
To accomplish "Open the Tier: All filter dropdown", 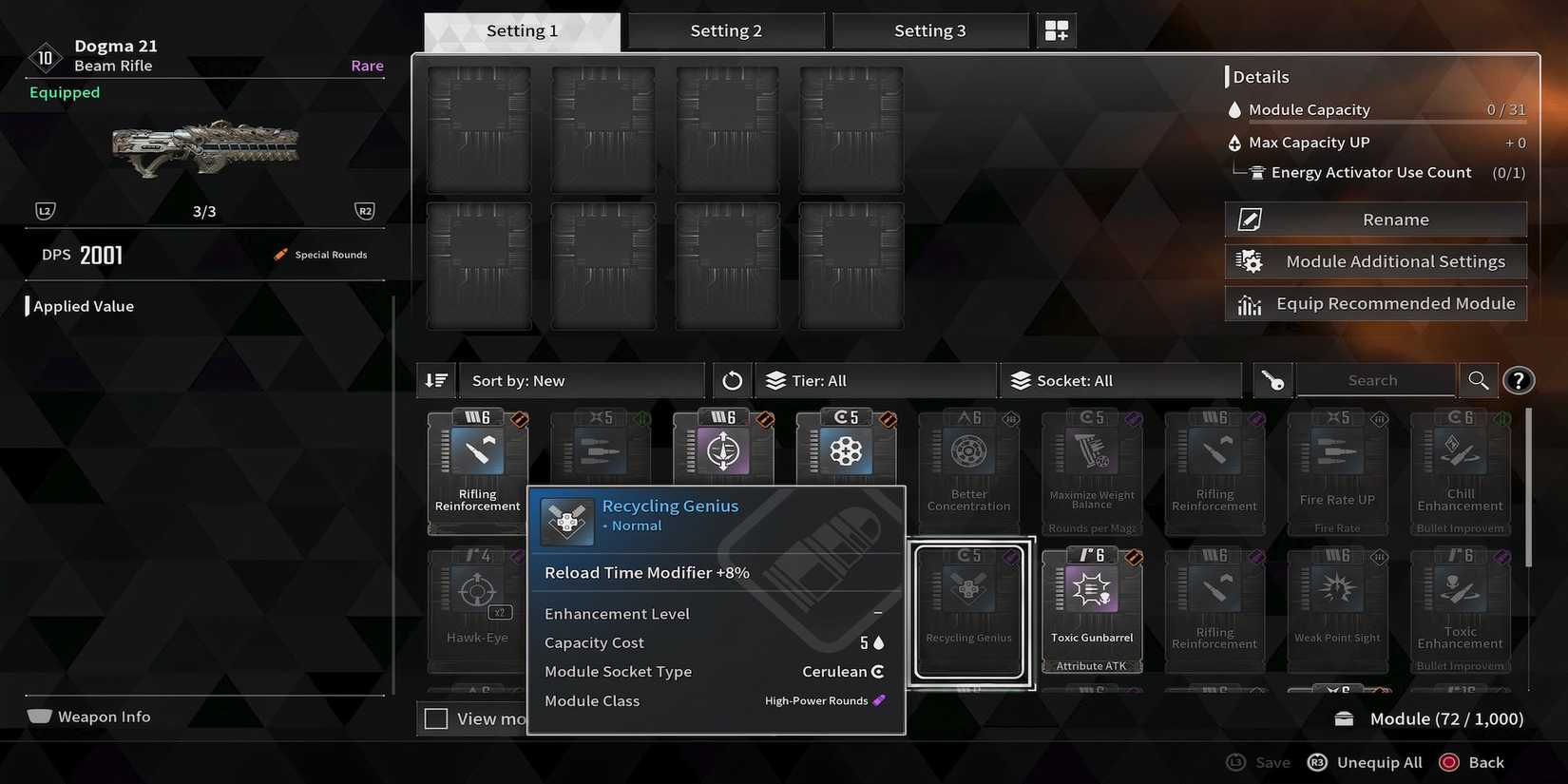I will click(874, 380).
